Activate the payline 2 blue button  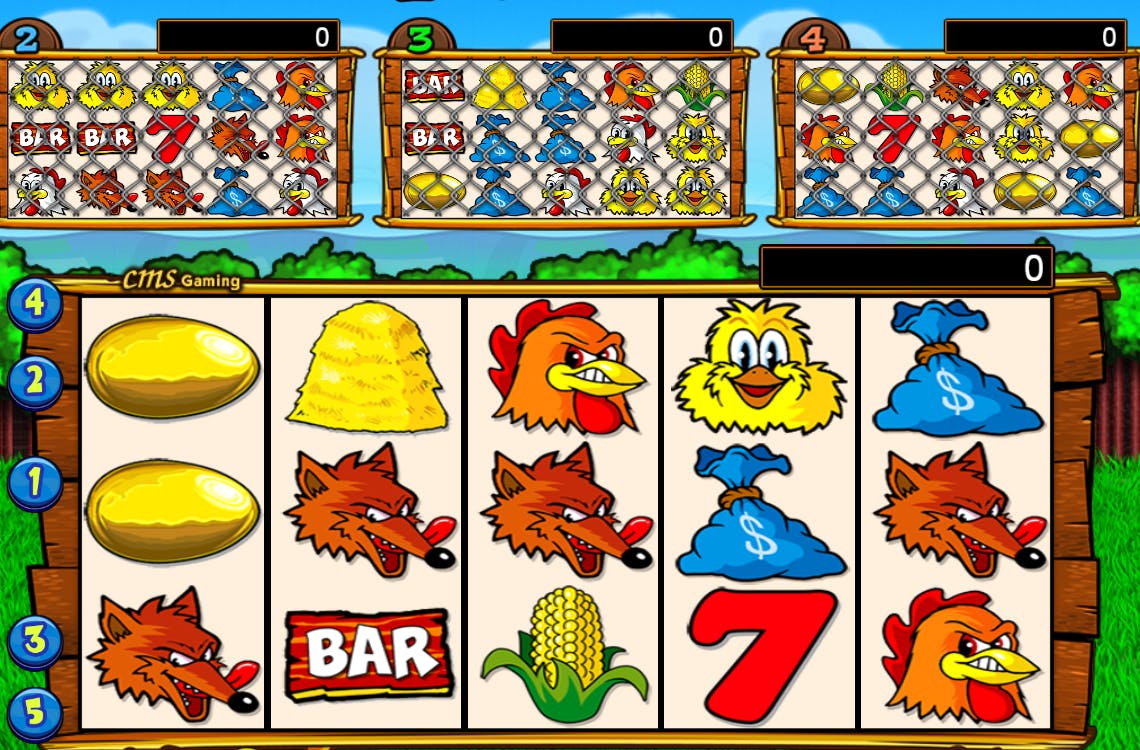[36, 380]
